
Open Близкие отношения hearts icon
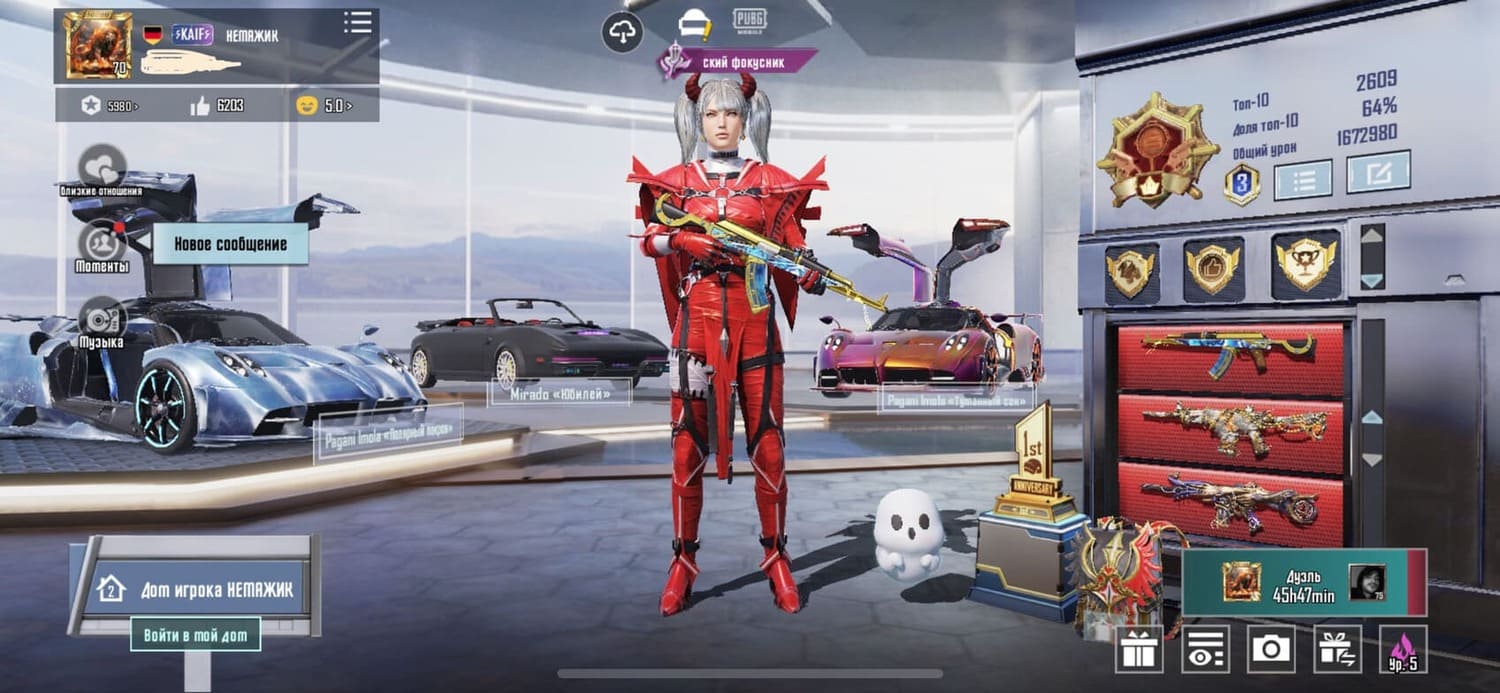(102, 166)
